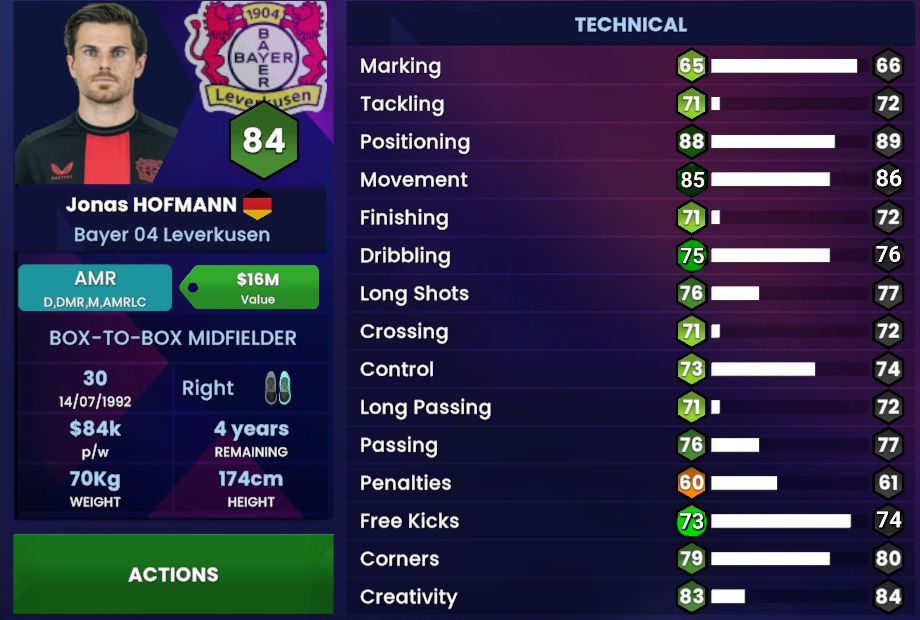Select the Free Kicks attribute row

(x=630, y=521)
